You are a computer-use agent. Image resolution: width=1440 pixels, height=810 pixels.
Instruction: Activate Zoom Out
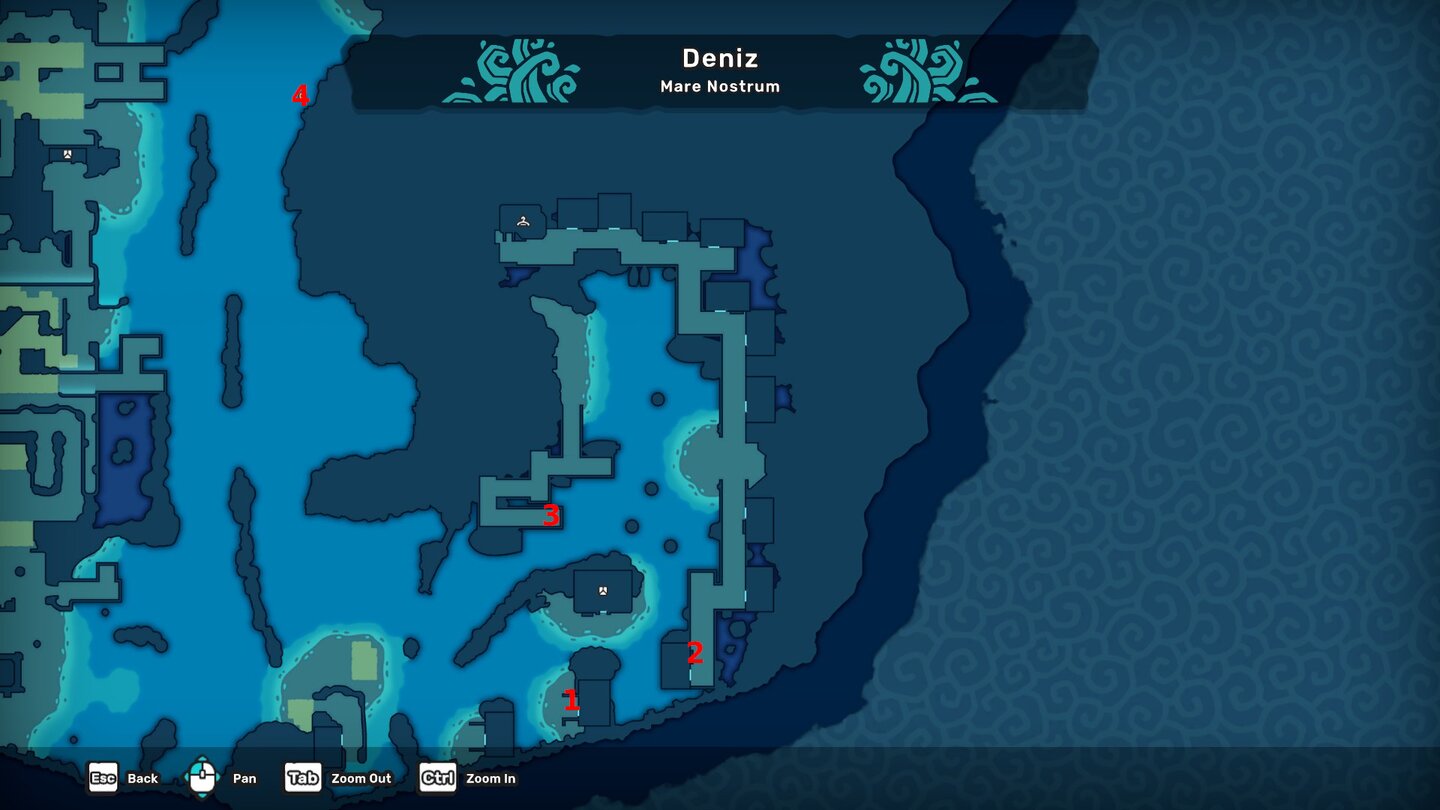coord(361,778)
